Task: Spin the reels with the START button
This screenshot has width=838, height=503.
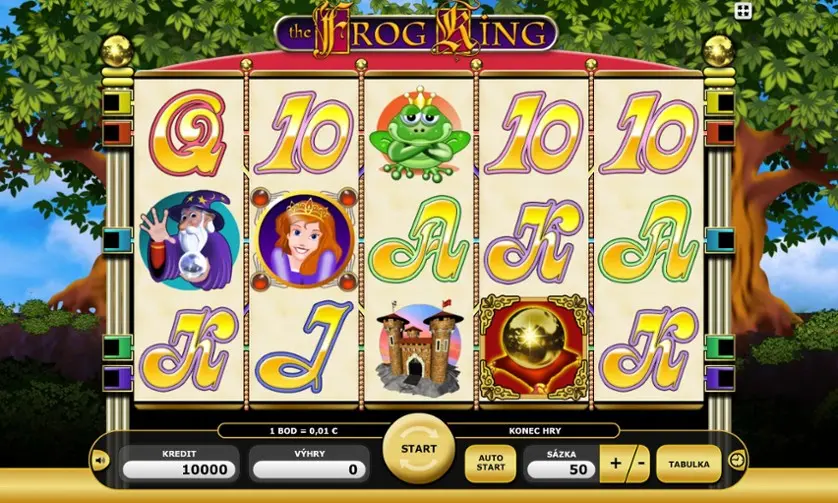Action: [418, 449]
